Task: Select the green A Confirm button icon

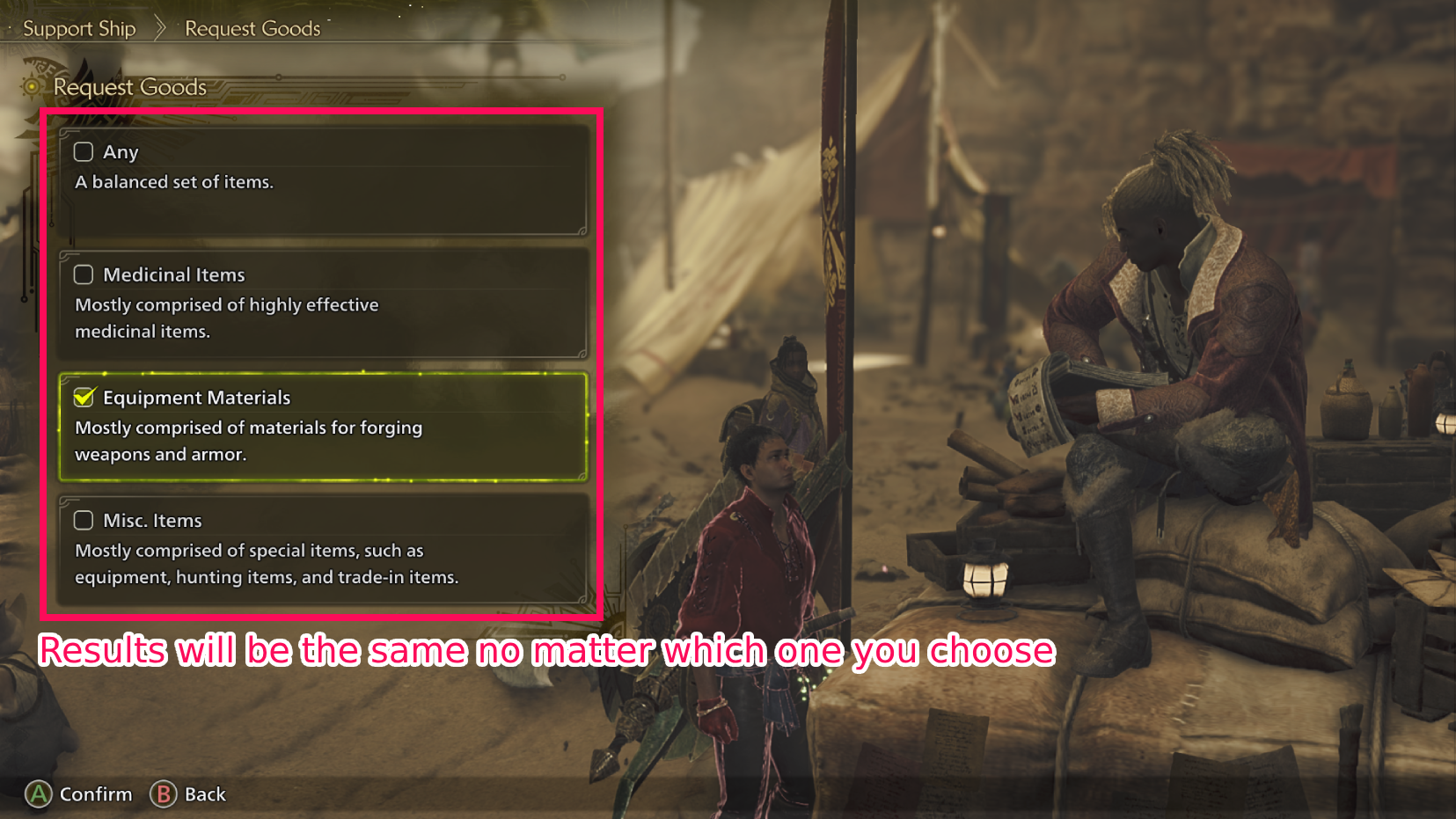Action: (x=38, y=794)
